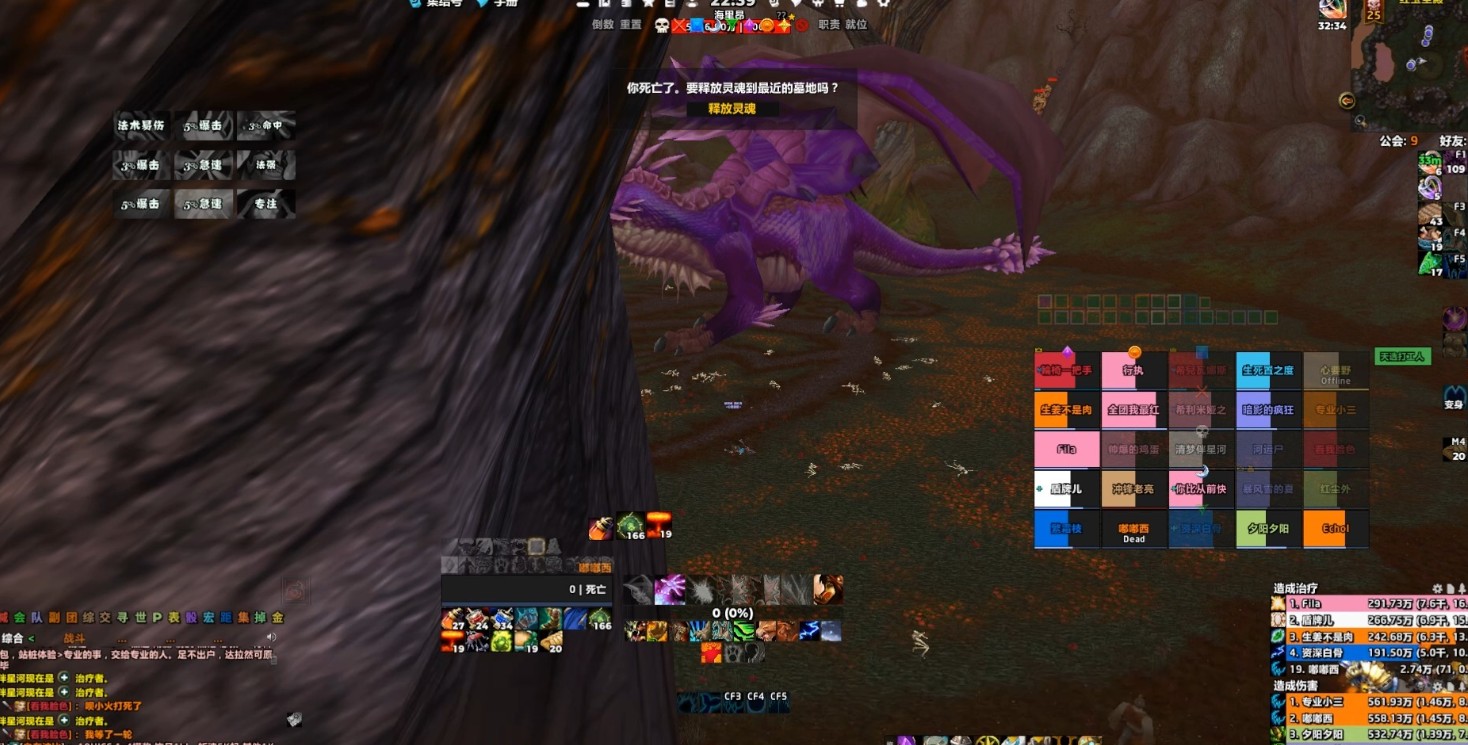Click the 释放灵魂 release spirit button

pyautogui.click(x=731, y=109)
